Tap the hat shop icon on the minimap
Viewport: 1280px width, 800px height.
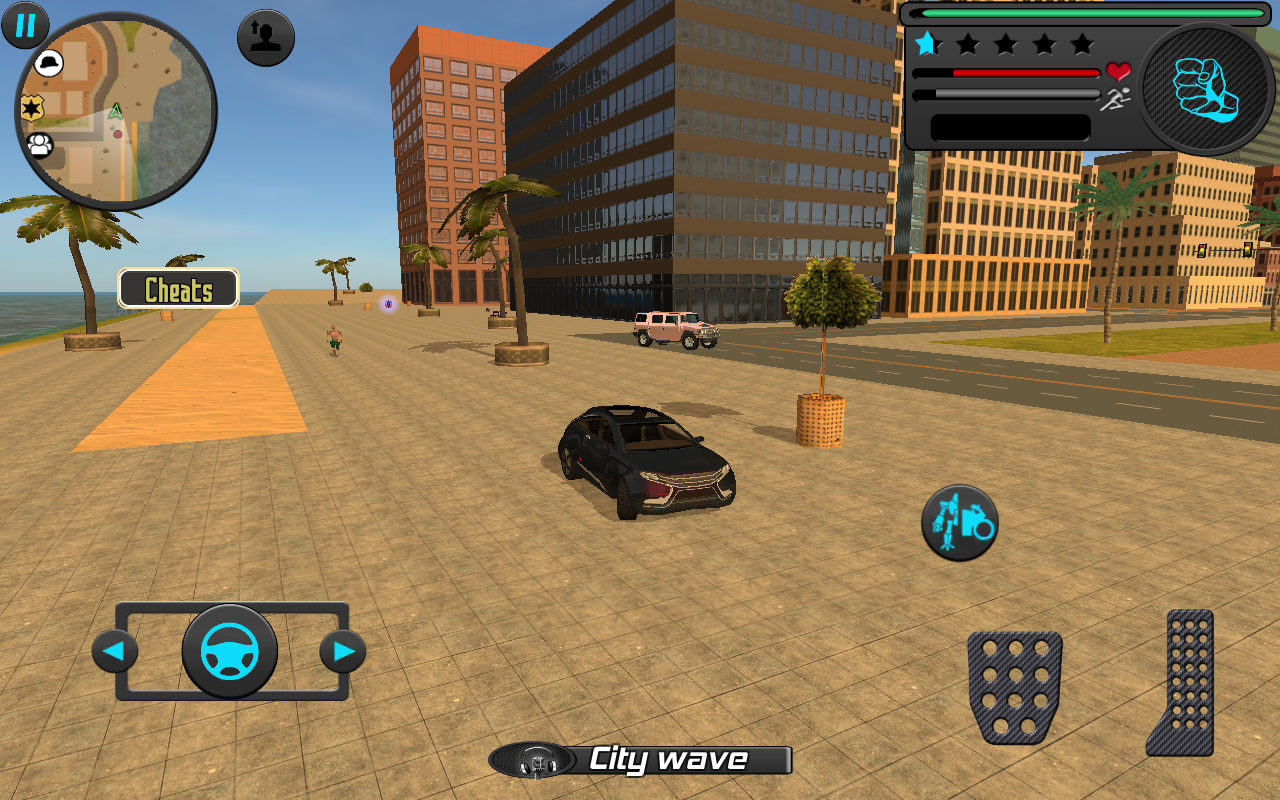49,63
